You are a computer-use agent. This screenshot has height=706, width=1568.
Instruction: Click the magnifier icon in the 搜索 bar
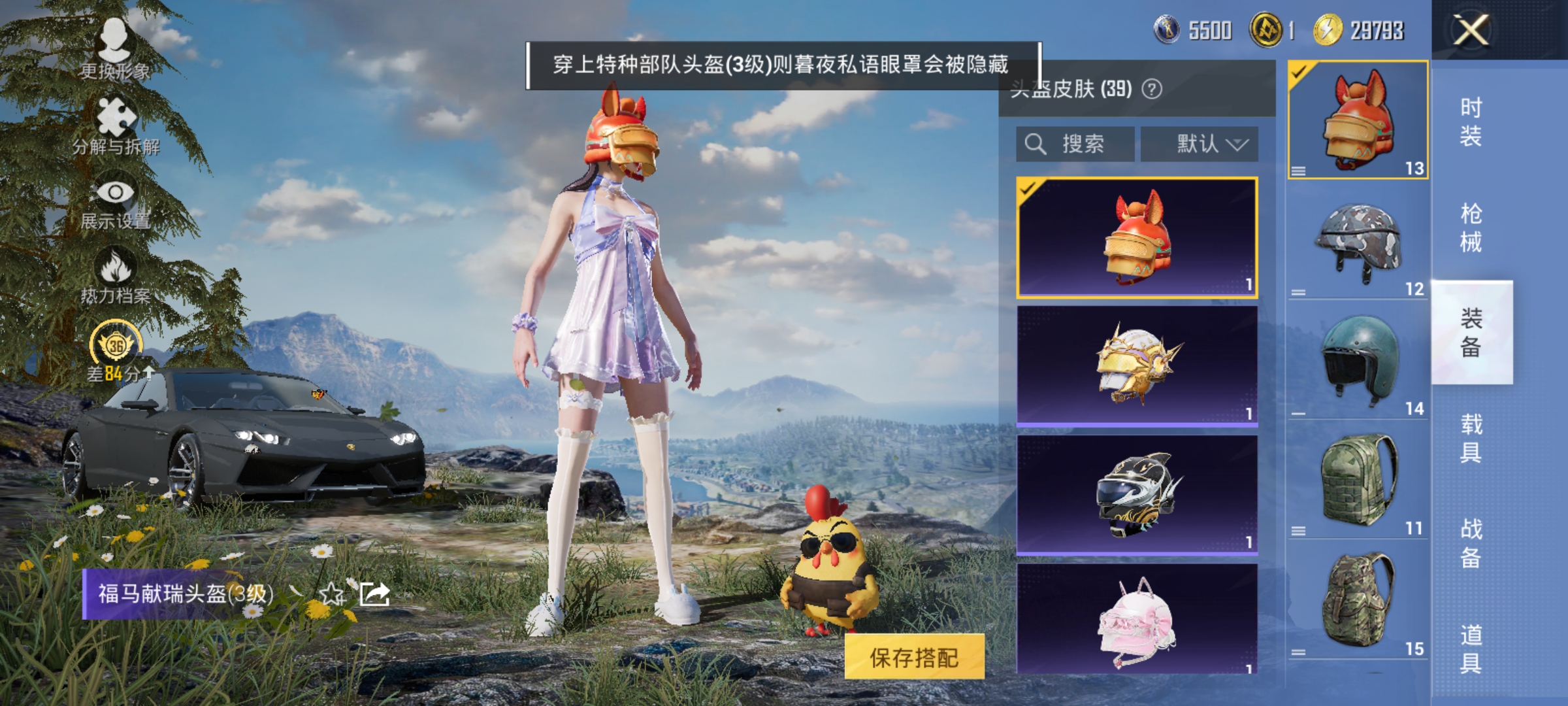pos(1036,143)
